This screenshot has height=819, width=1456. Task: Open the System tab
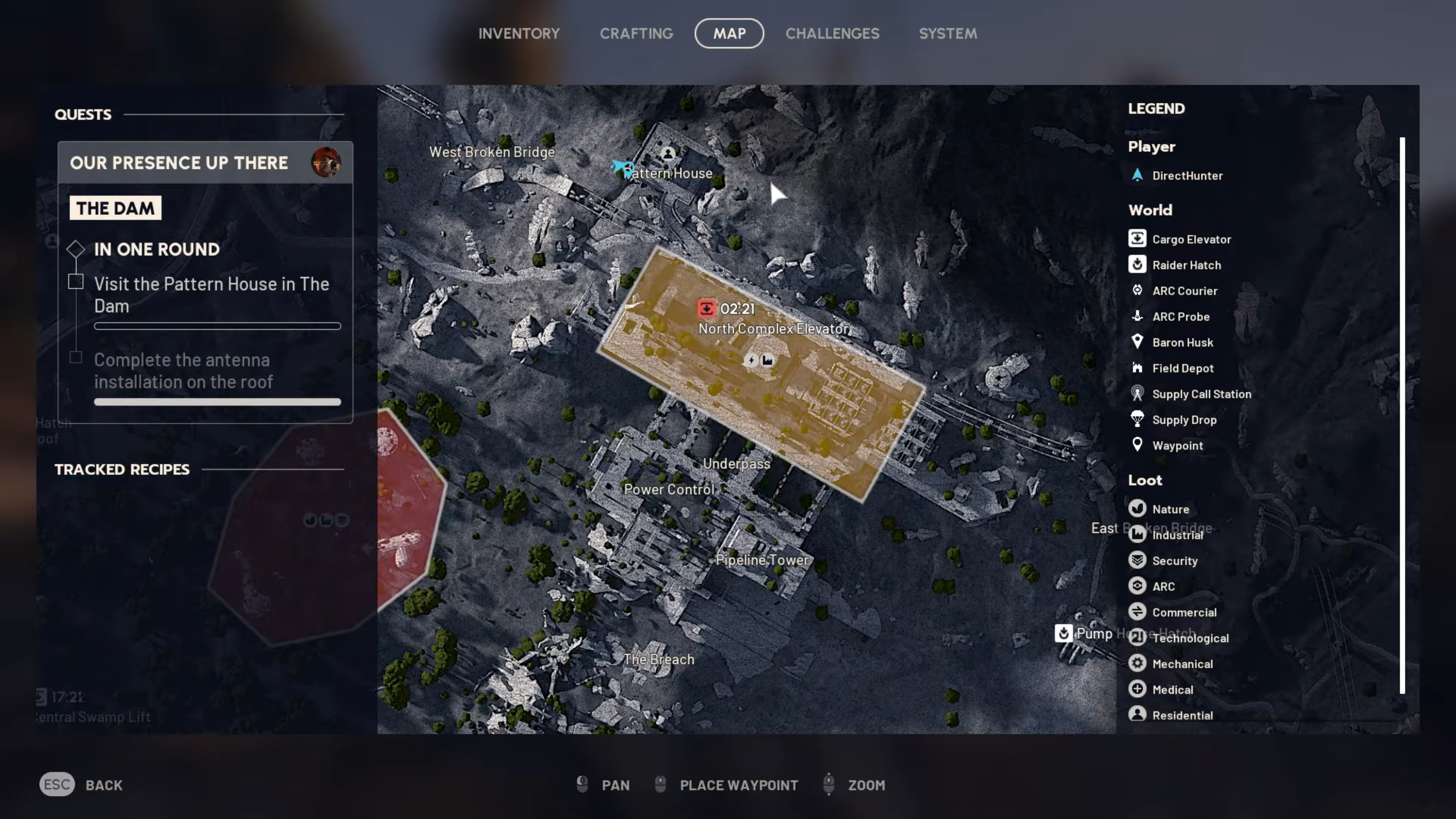coord(948,34)
